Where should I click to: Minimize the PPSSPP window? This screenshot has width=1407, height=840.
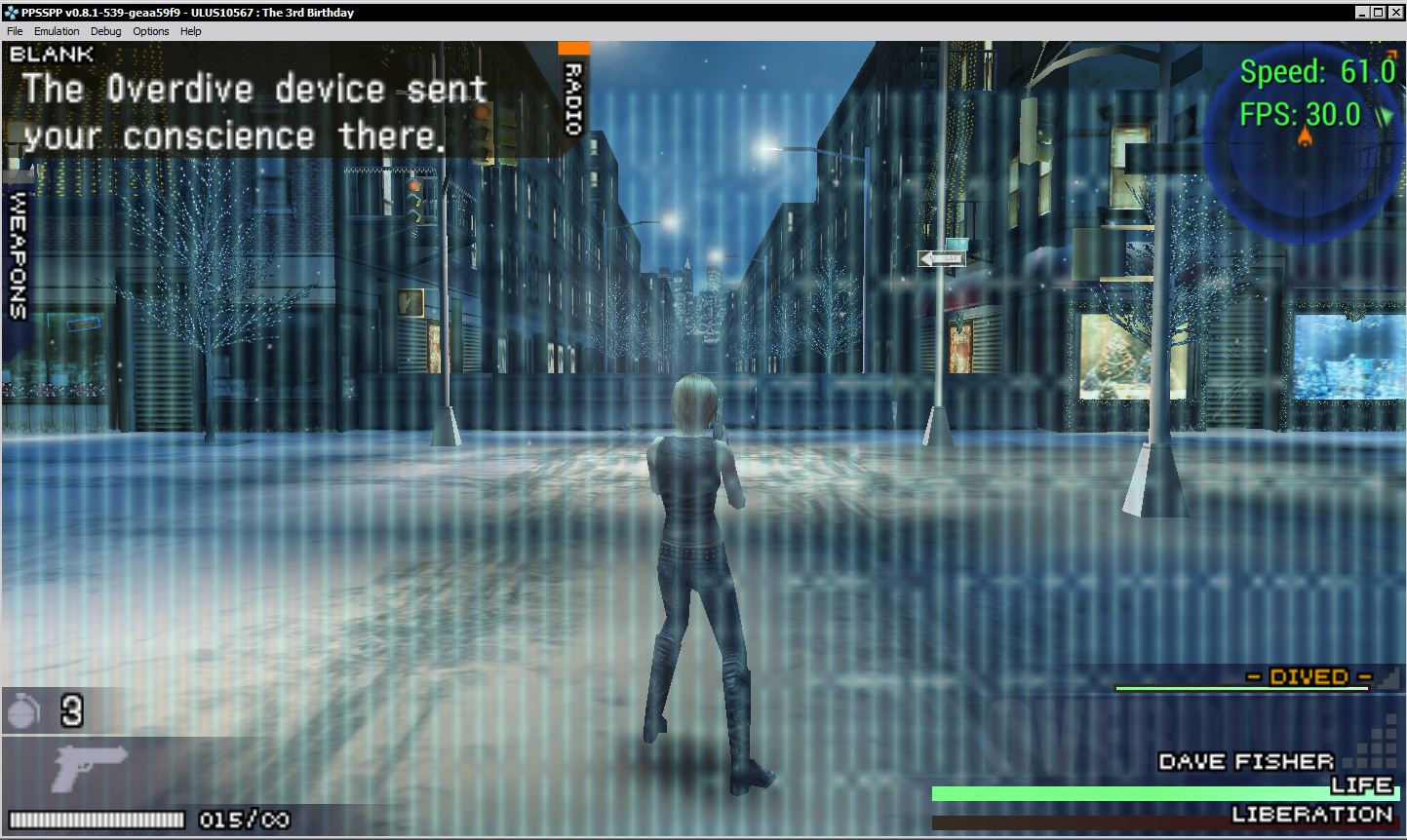(1363, 12)
